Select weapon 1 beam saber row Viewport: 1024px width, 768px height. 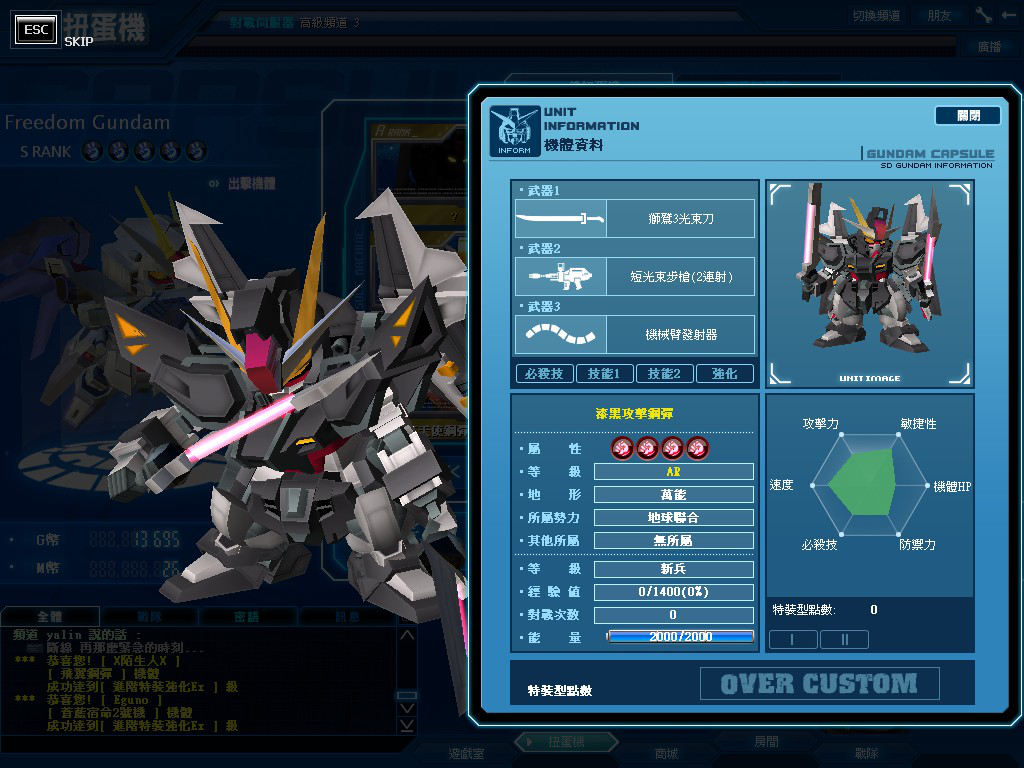[634, 218]
